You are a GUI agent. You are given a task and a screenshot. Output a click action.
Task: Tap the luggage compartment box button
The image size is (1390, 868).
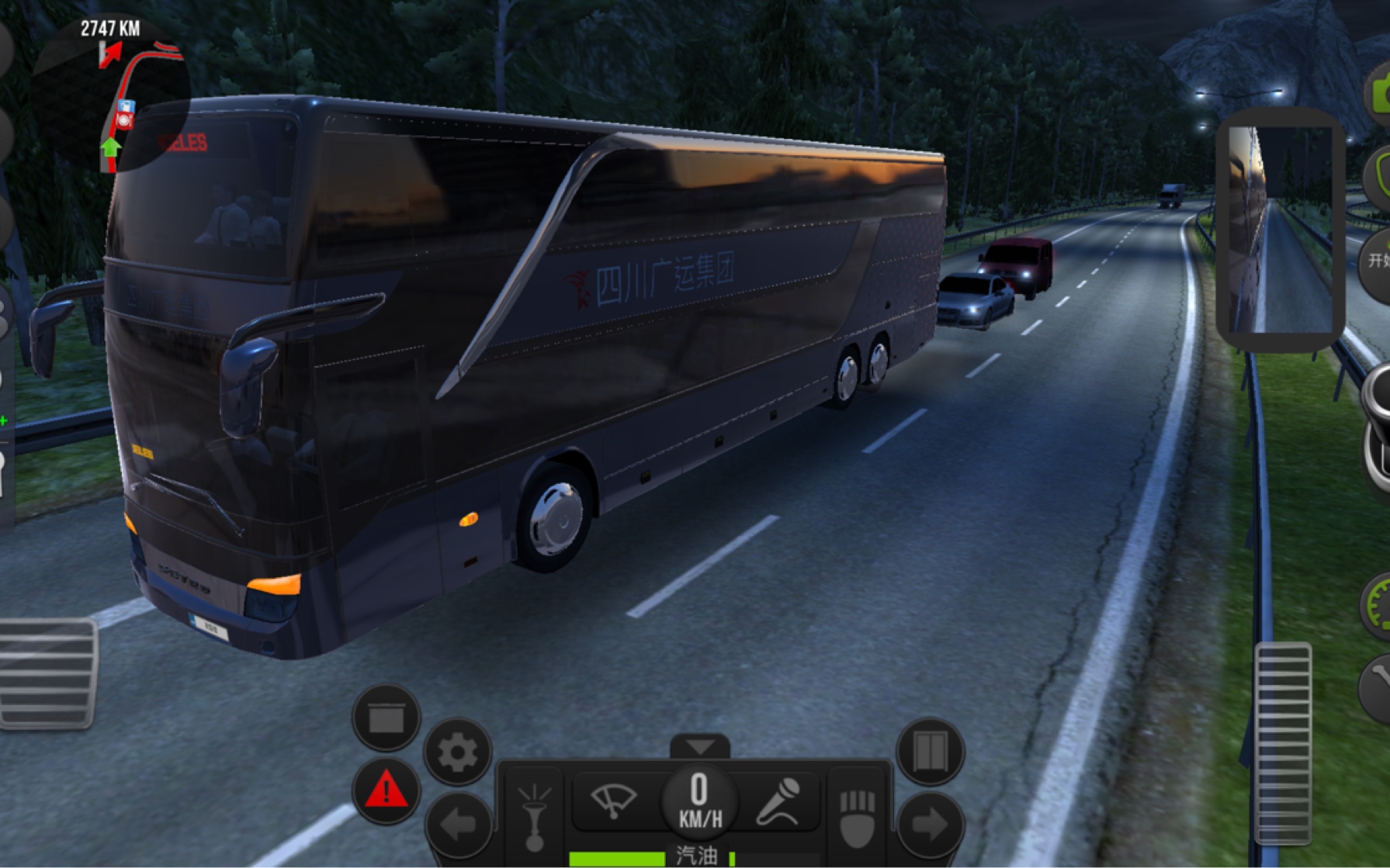click(x=386, y=718)
